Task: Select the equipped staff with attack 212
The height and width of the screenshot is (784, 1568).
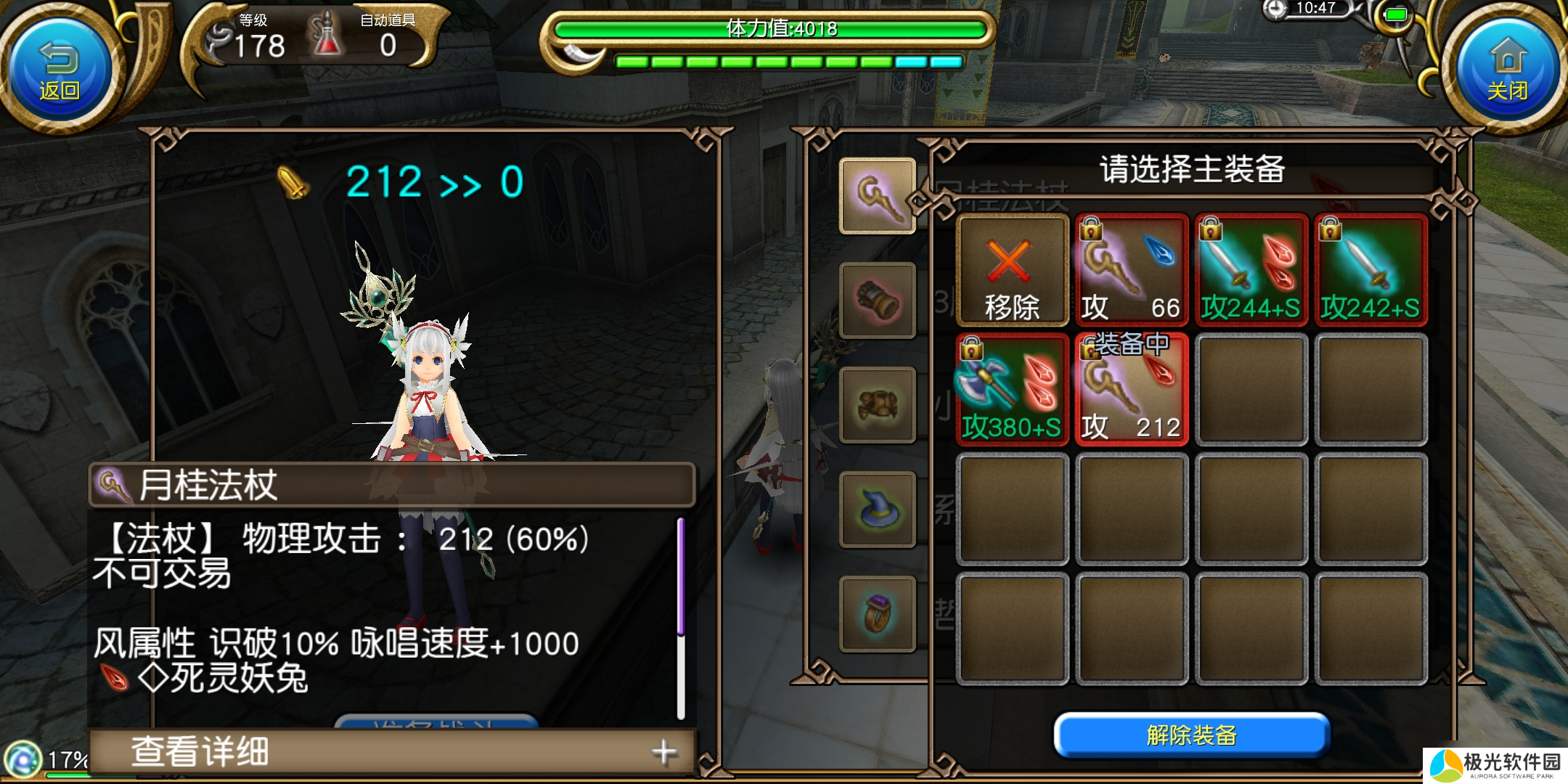Action: pyautogui.click(x=1131, y=390)
